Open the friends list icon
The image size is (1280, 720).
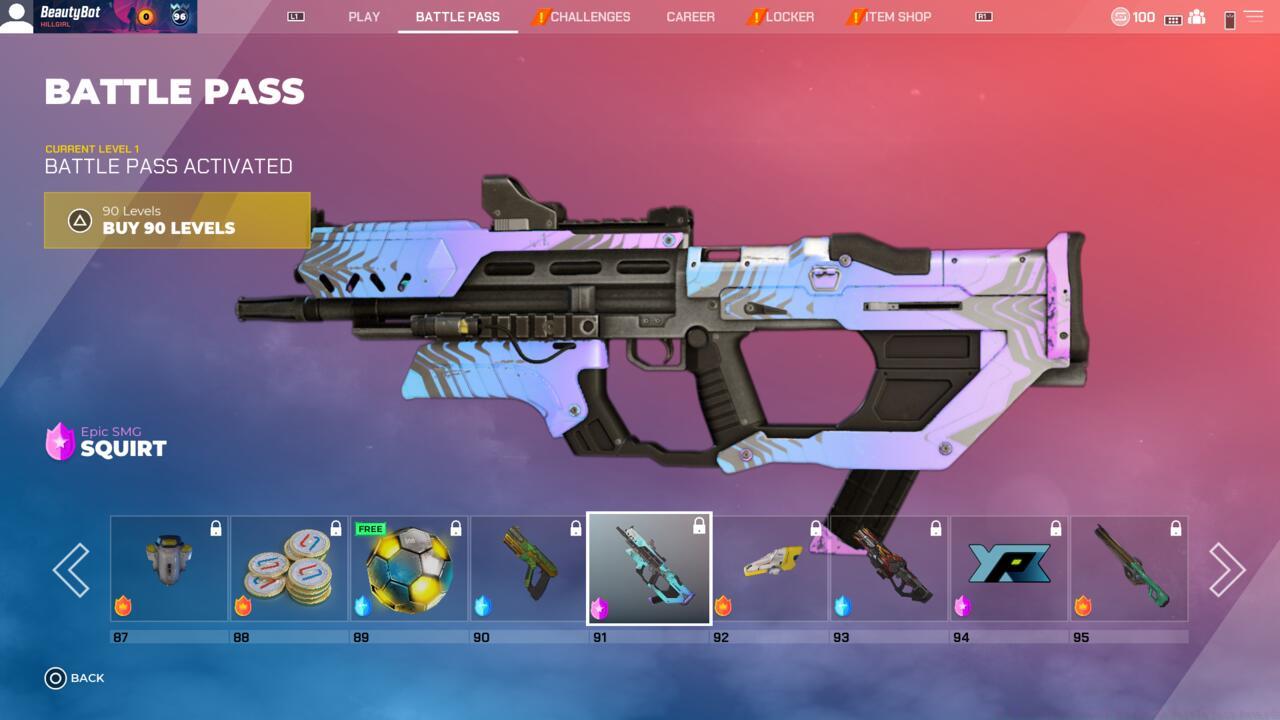coord(1196,17)
